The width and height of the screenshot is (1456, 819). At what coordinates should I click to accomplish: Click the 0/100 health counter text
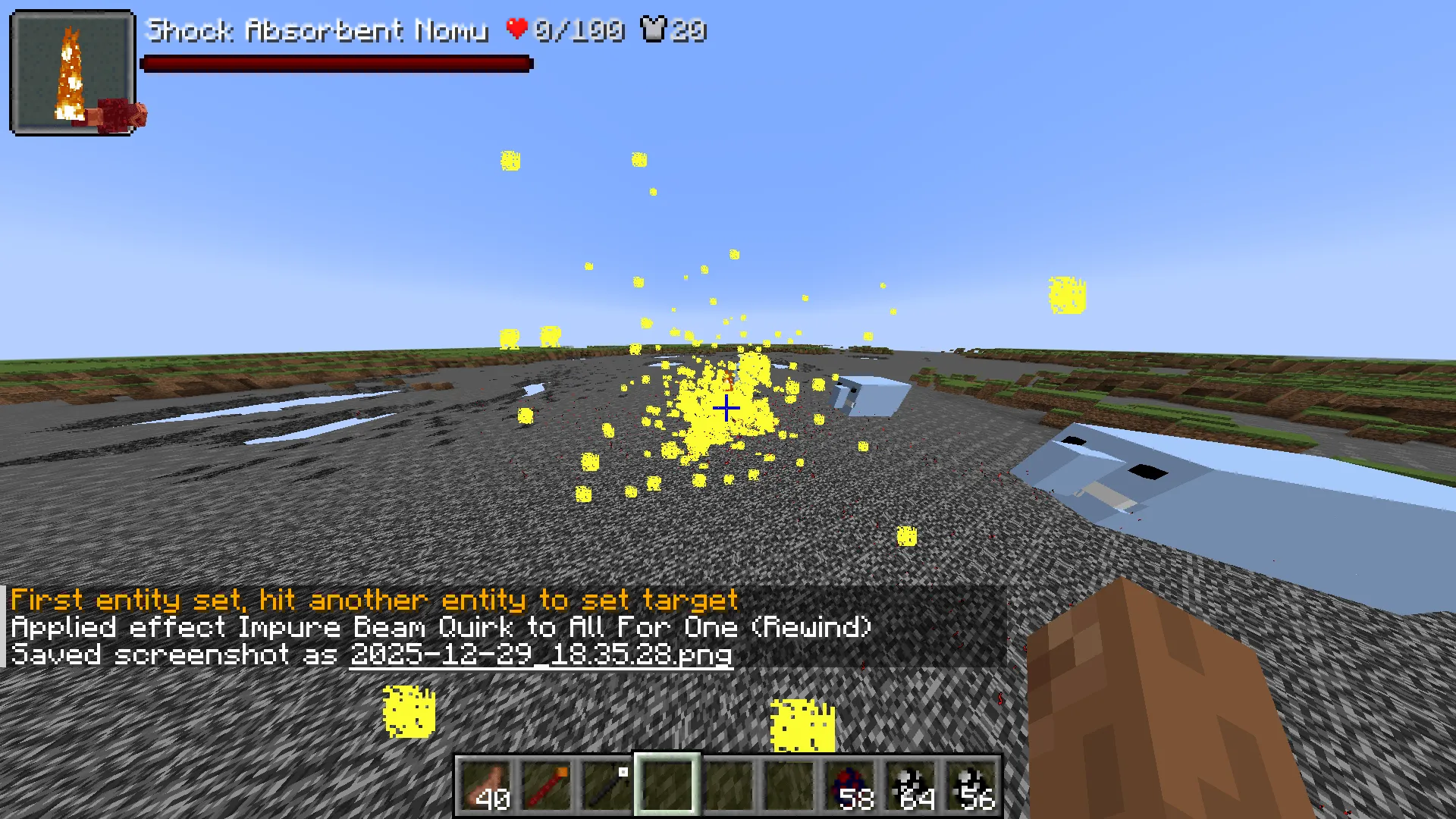(579, 30)
